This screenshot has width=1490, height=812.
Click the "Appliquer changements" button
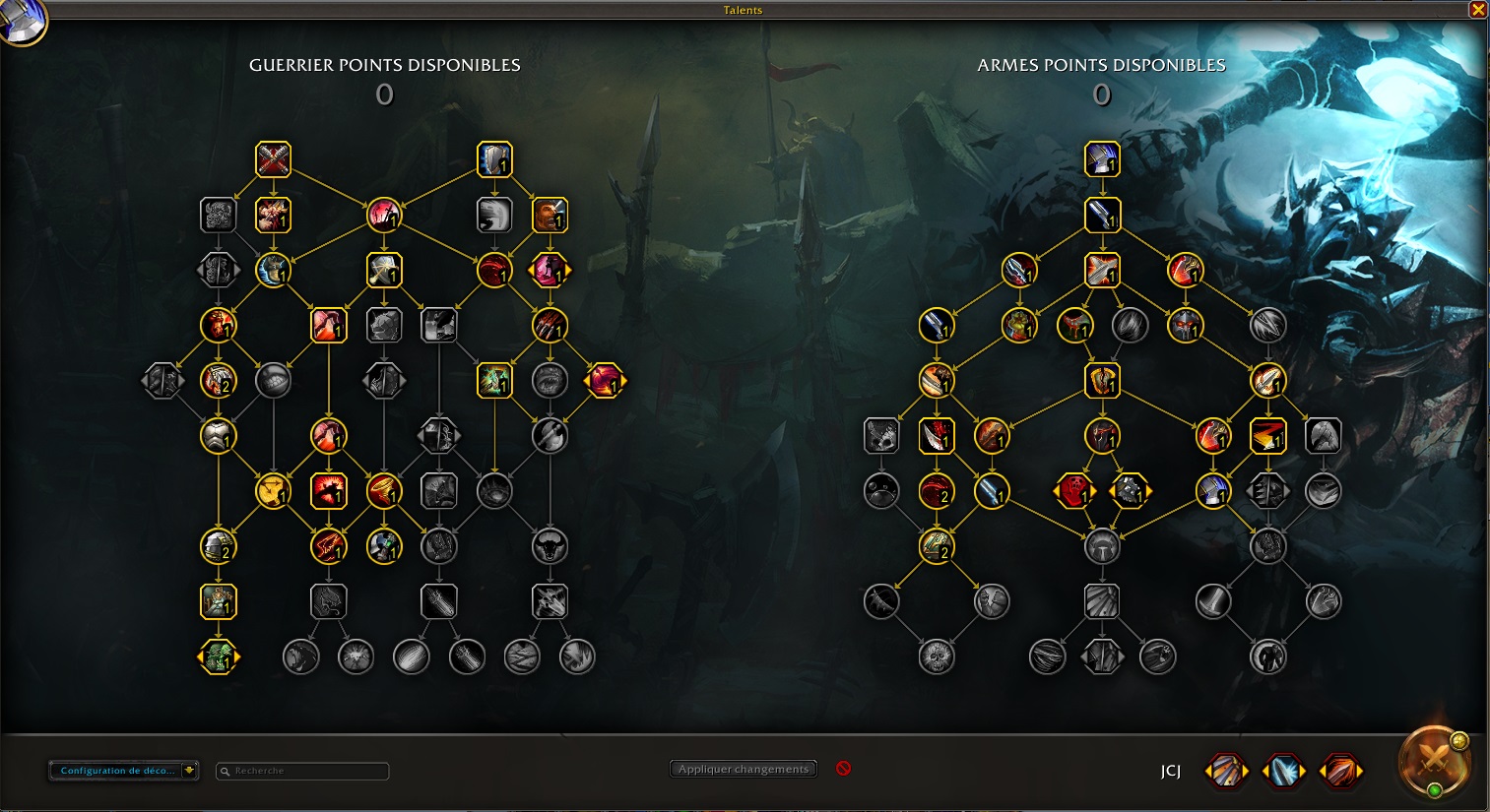tap(744, 769)
